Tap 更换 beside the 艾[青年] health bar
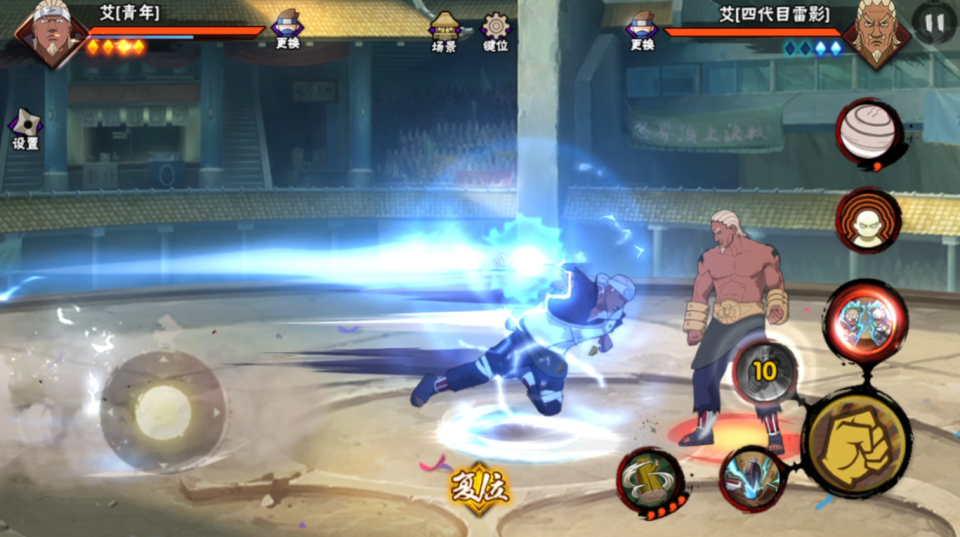Image resolution: width=960 pixels, height=537 pixels. pyautogui.click(x=287, y=28)
